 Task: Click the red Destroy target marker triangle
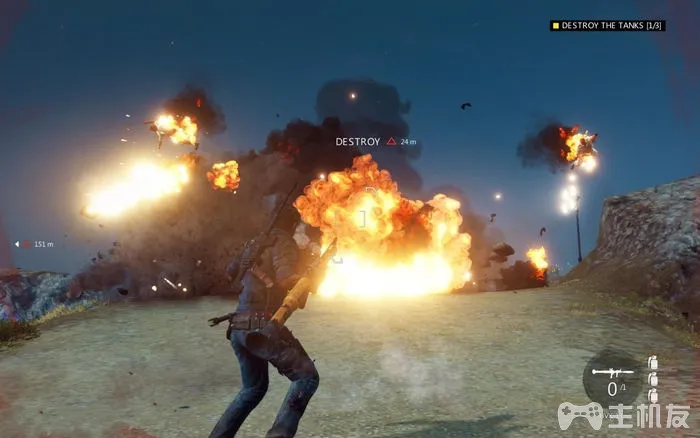[x=392, y=142]
